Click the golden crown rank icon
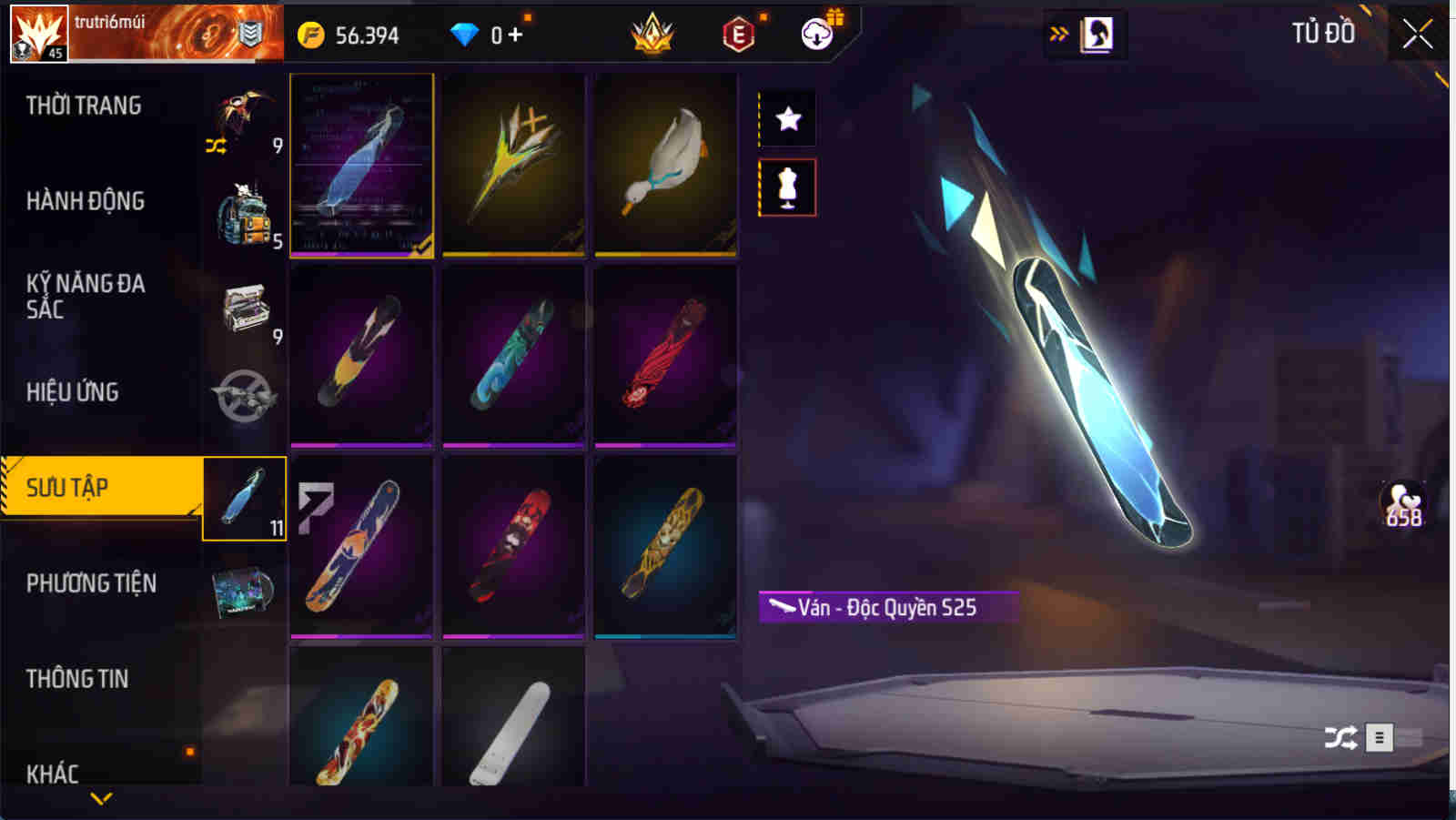 click(x=653, y=35)
